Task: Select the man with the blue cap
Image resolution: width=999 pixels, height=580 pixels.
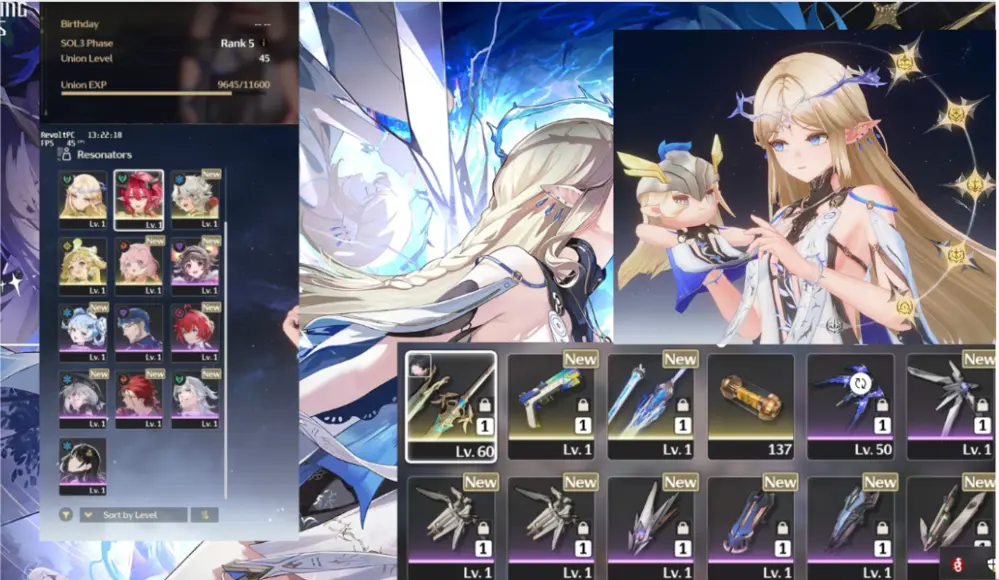Action: [139, 331]
